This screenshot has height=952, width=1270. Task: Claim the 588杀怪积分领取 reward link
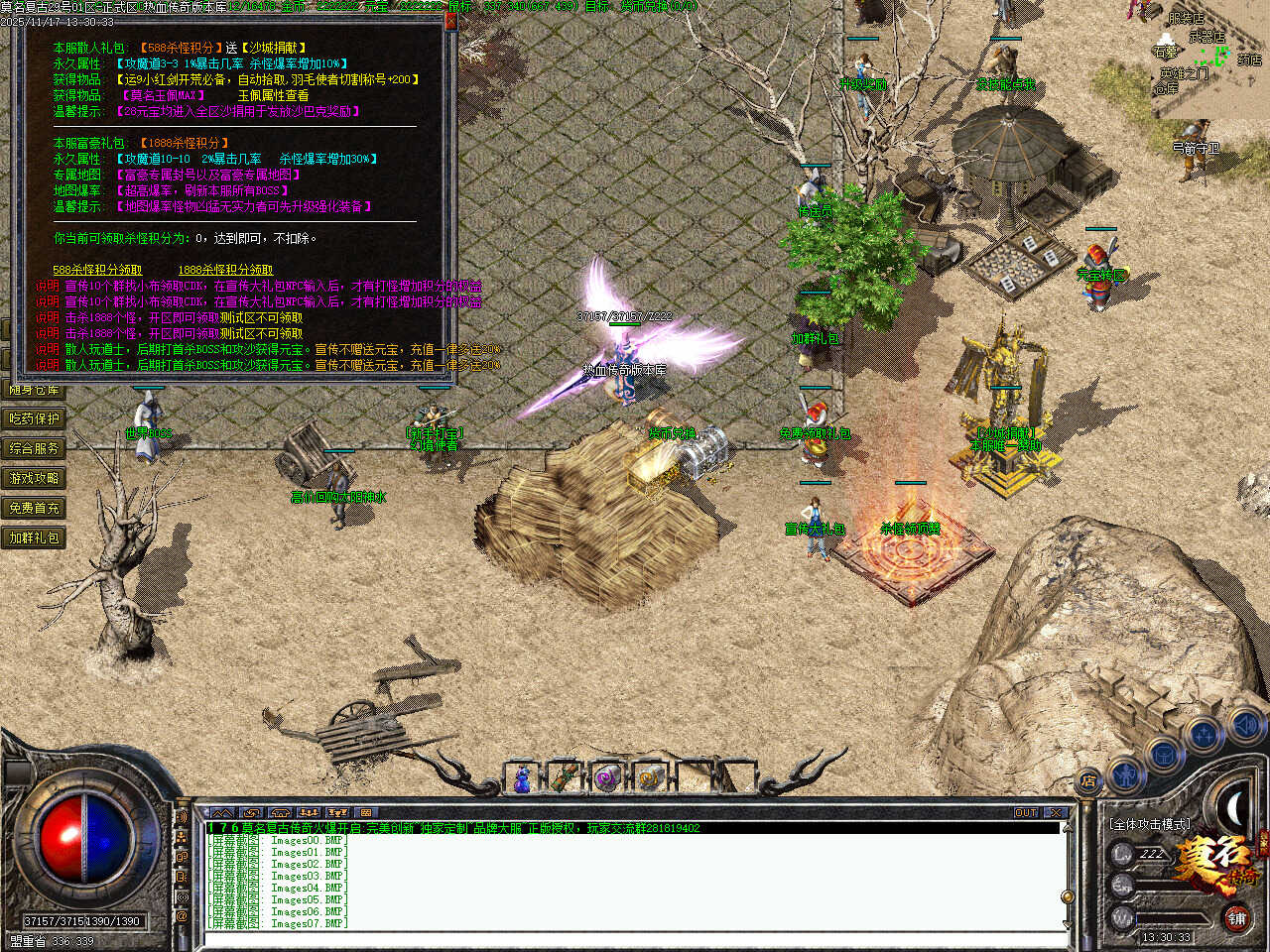tap(97, 270)
